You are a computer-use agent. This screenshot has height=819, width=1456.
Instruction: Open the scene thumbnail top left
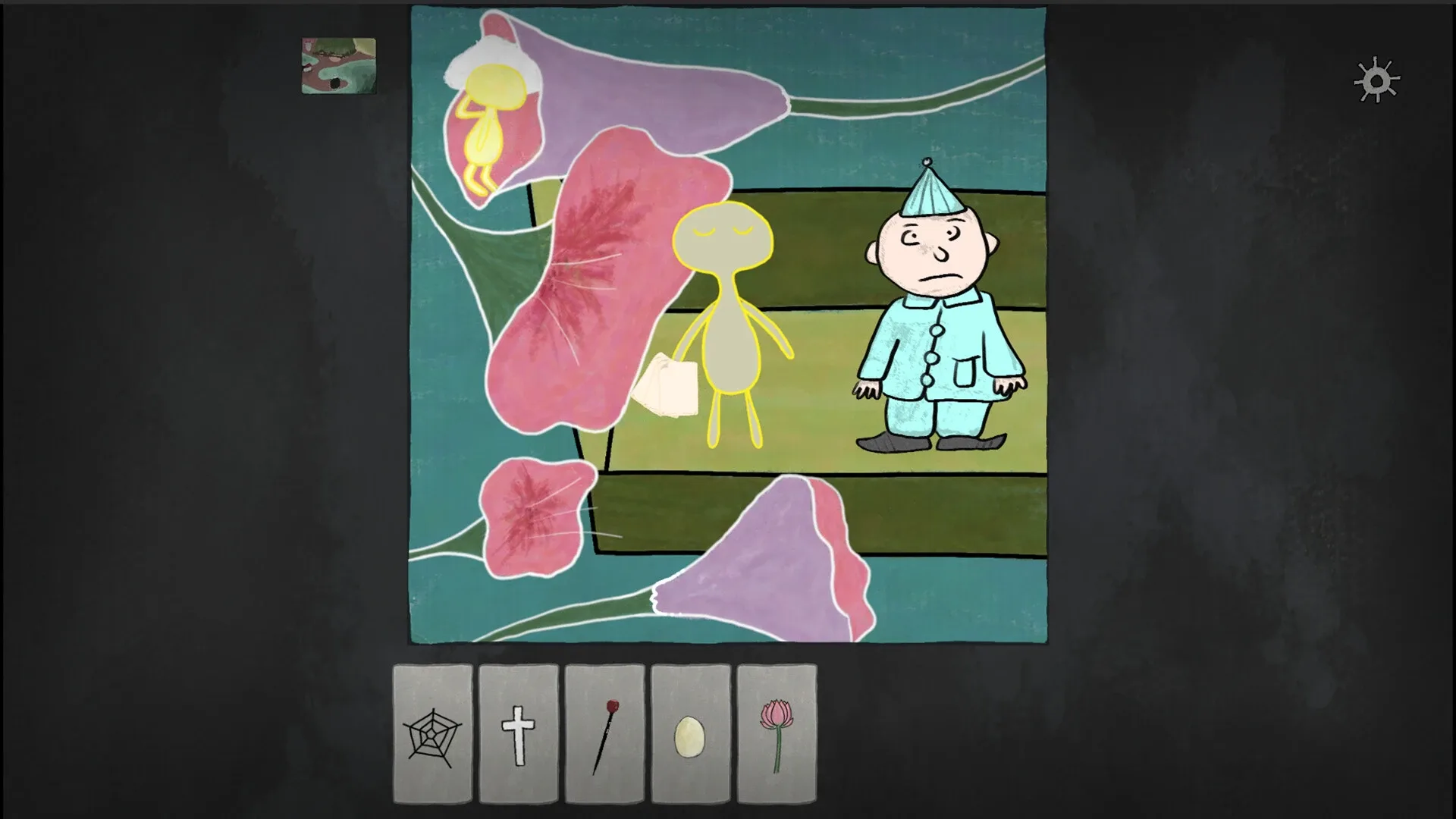[x=338, y=64]
